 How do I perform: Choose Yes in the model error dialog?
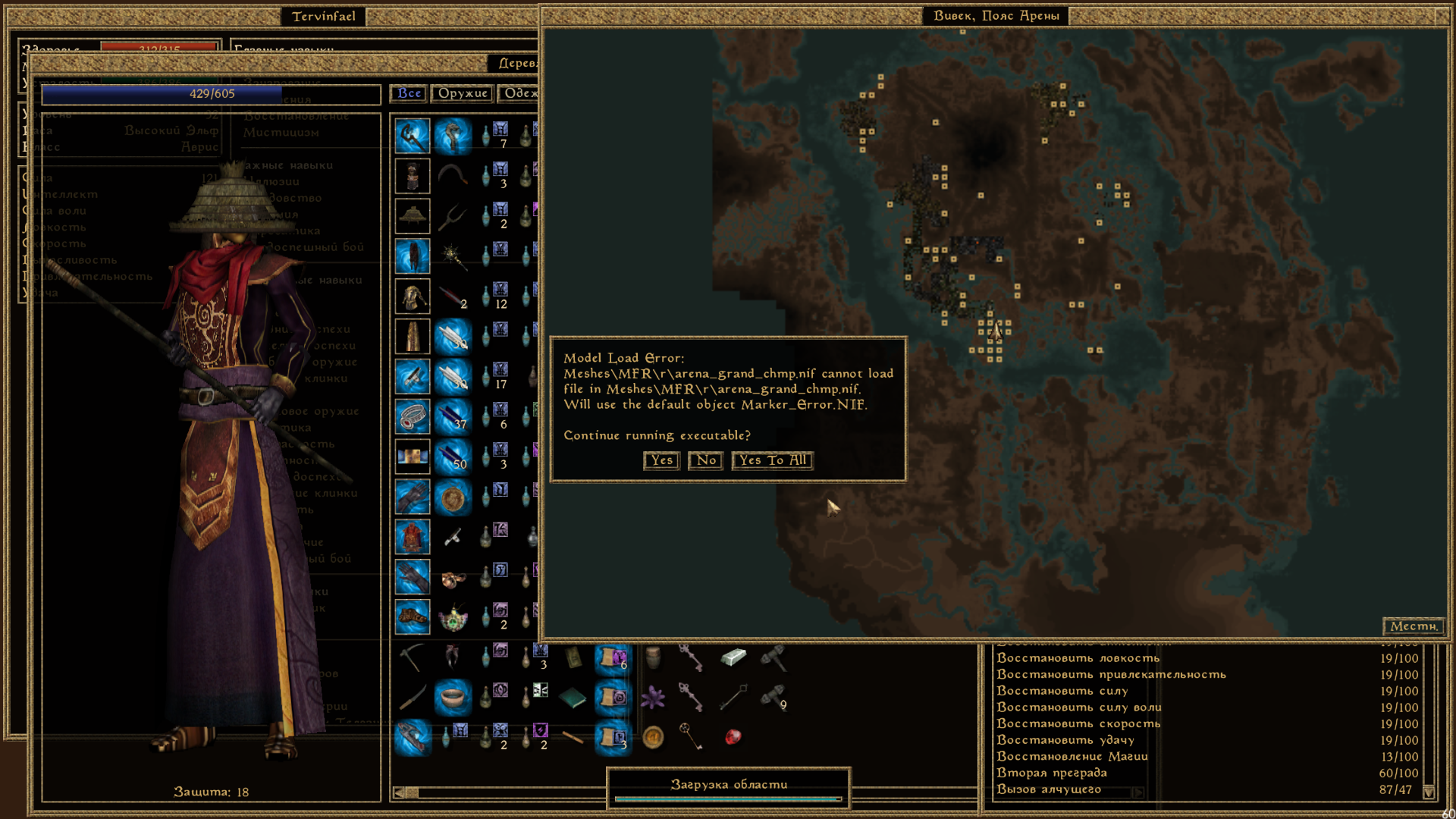coord(661,460)
